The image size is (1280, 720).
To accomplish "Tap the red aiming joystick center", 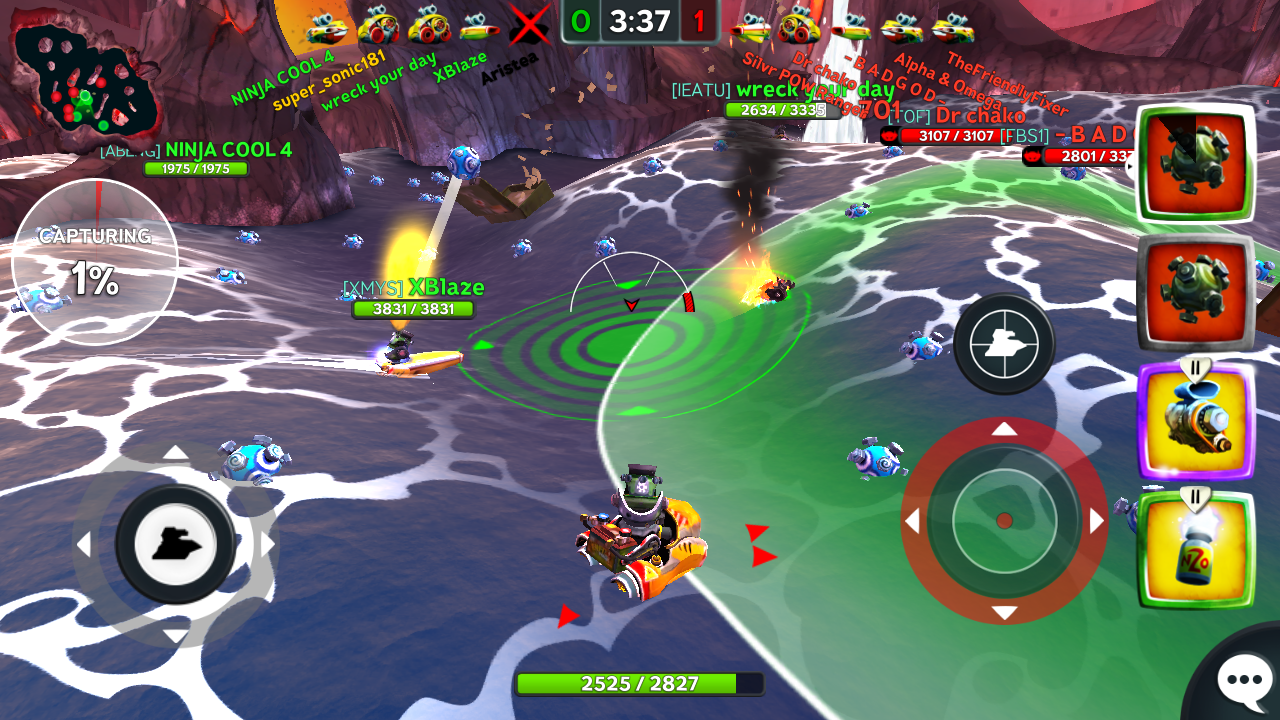I will pos(1004,520).
